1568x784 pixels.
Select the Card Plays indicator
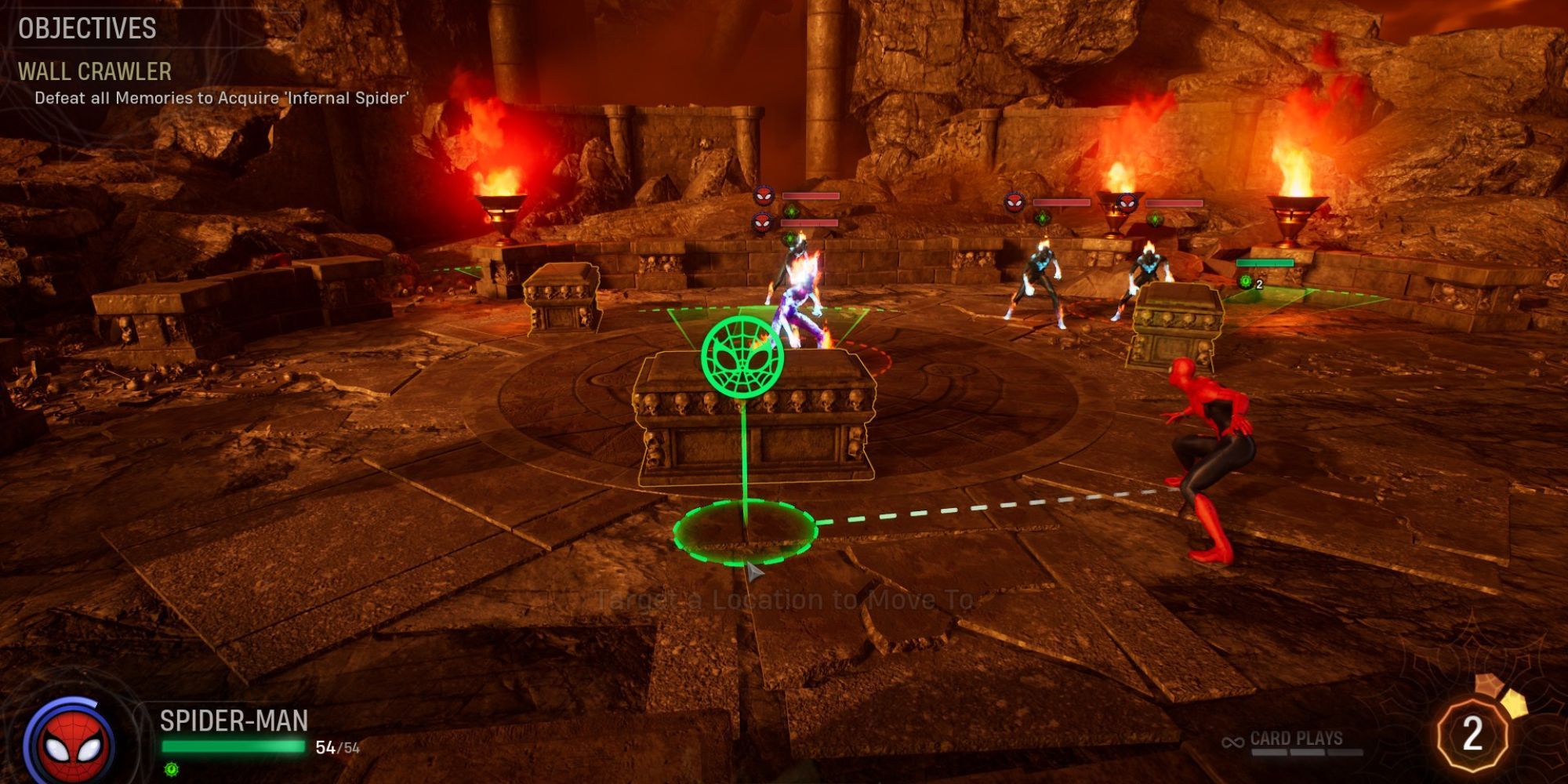(1295, 739)
